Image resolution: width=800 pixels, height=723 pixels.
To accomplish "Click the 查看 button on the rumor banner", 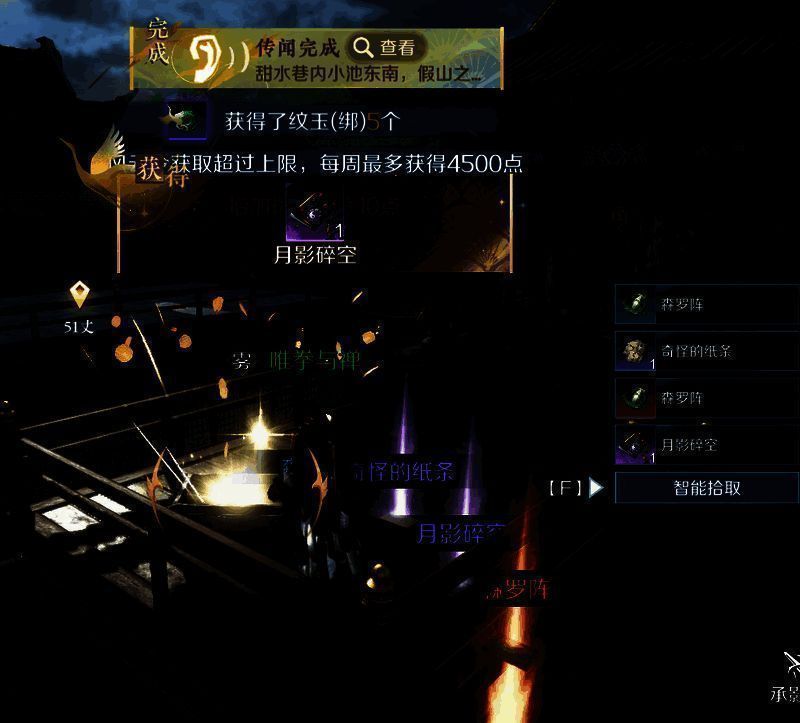I will point(385,47).
